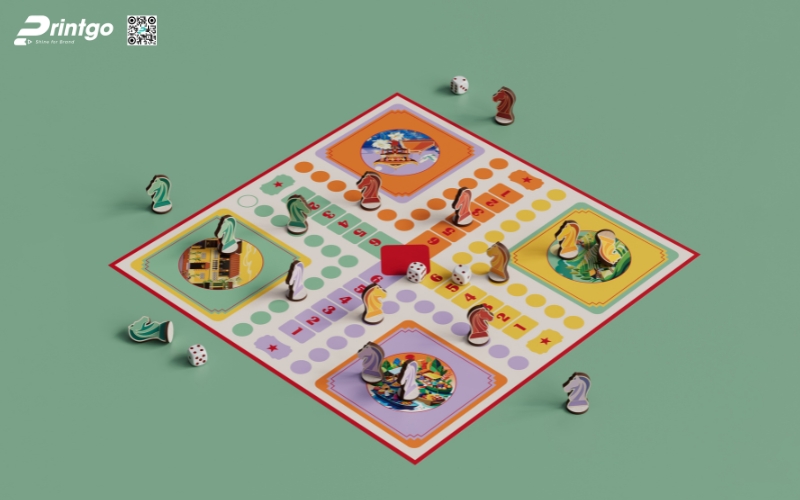The height and width of the screenshot is (500, 800).
Task: Click the Printgo logo
Action: tap(64, 30)
